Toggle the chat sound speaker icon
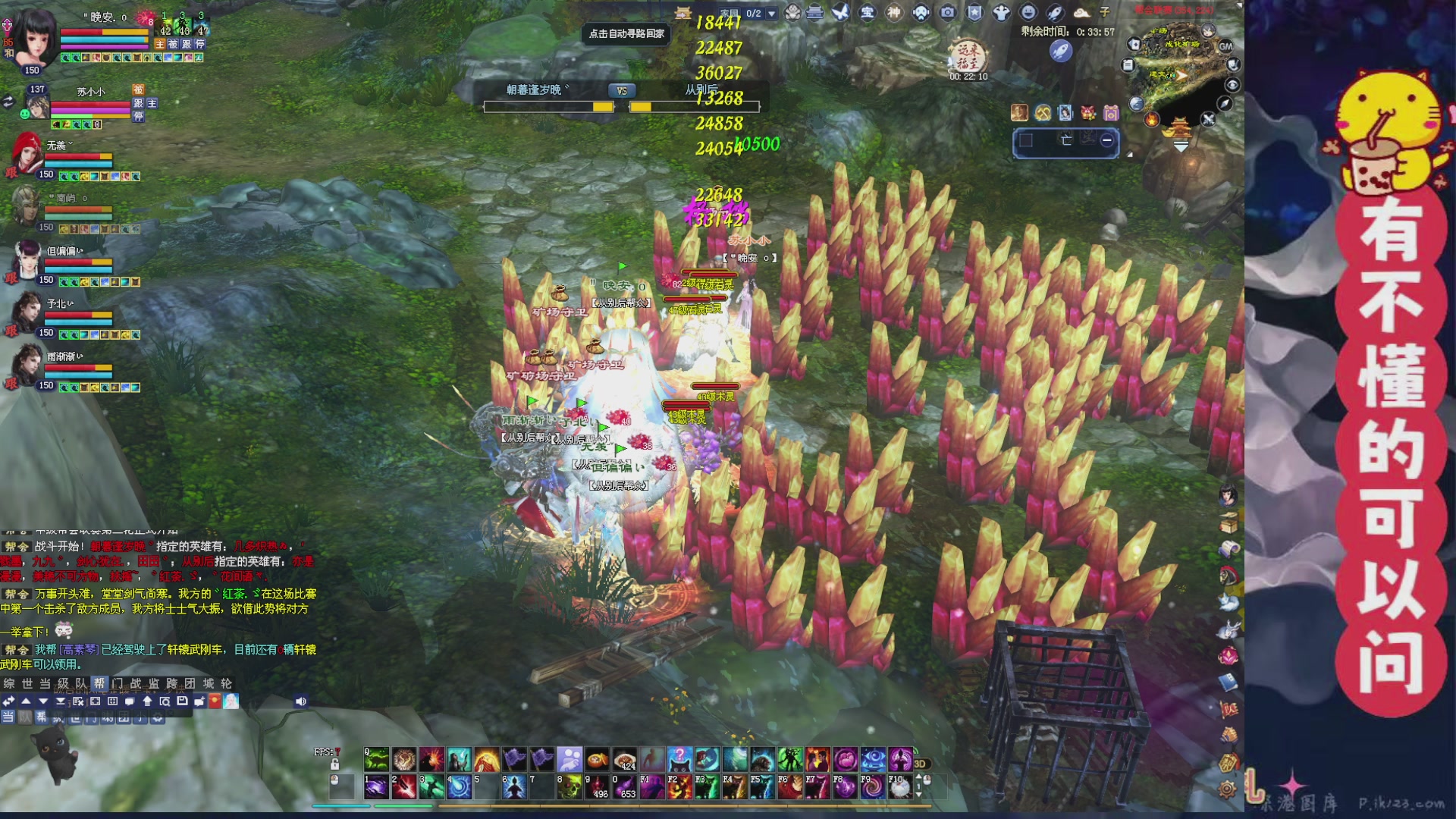 coord(300,701)
